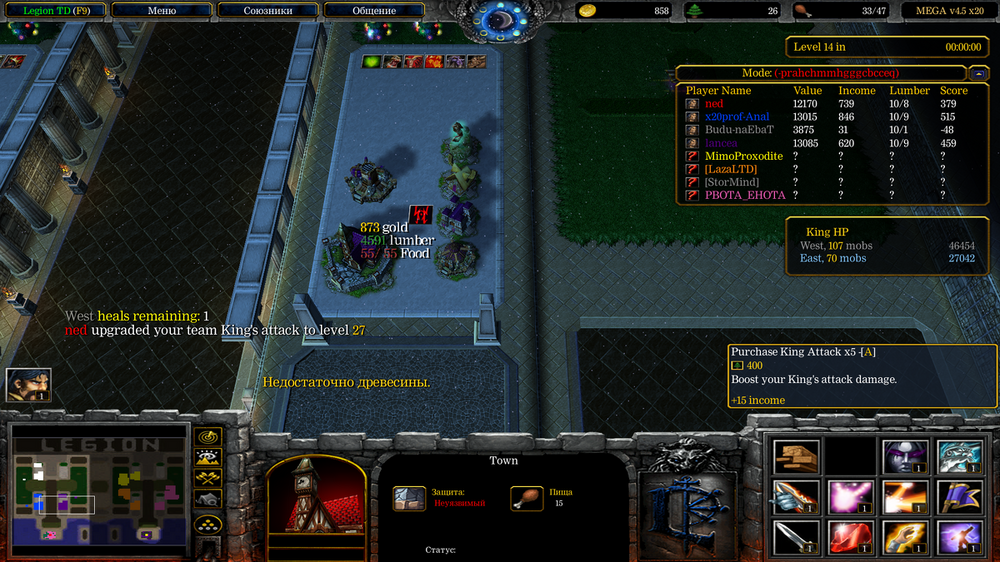Open the Меню button
1000x562 pixels.
pyautogui.click(x=161, y=11)
